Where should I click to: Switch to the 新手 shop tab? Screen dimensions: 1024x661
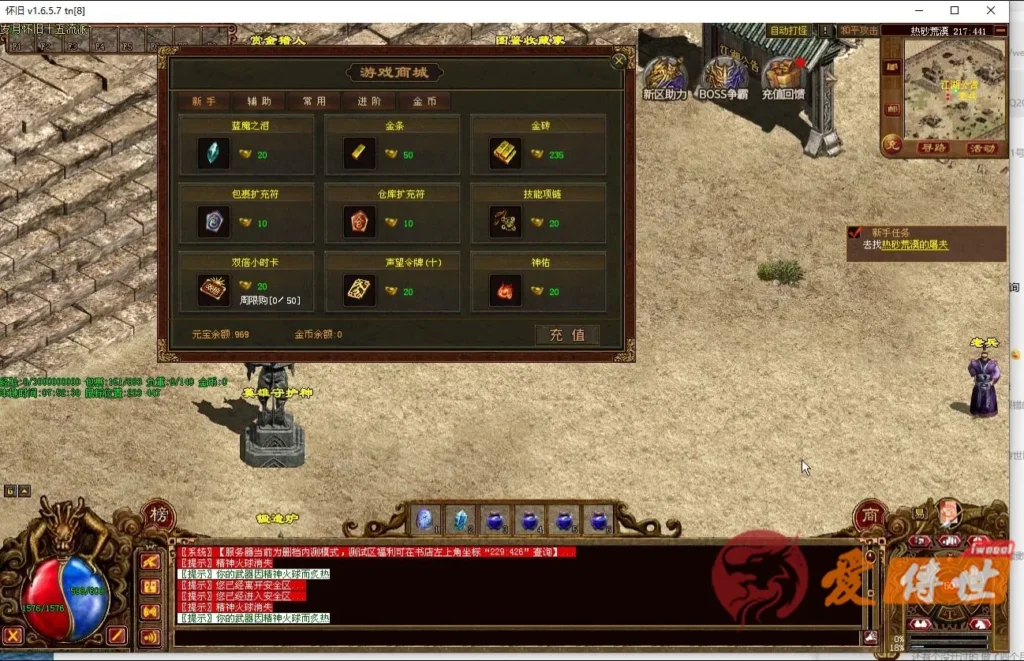click(x=204, y=101)
